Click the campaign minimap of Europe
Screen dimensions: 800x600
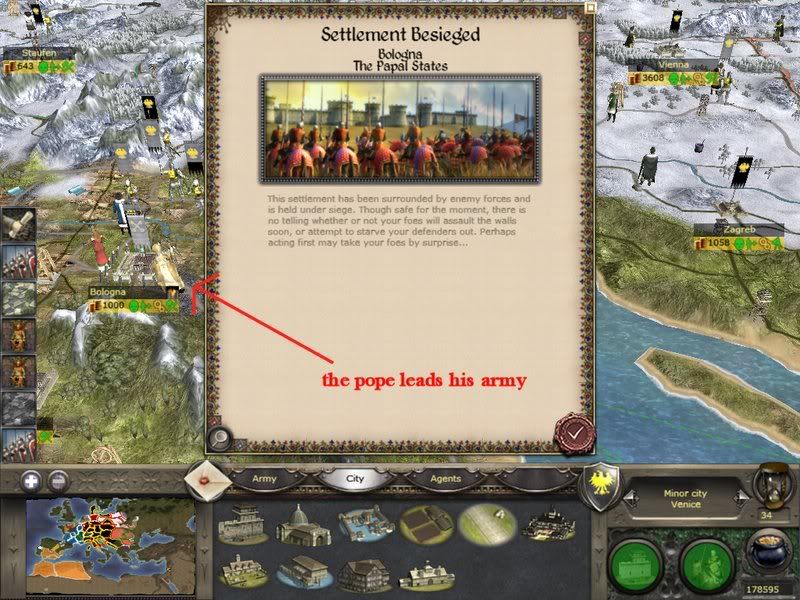[110, 541]
